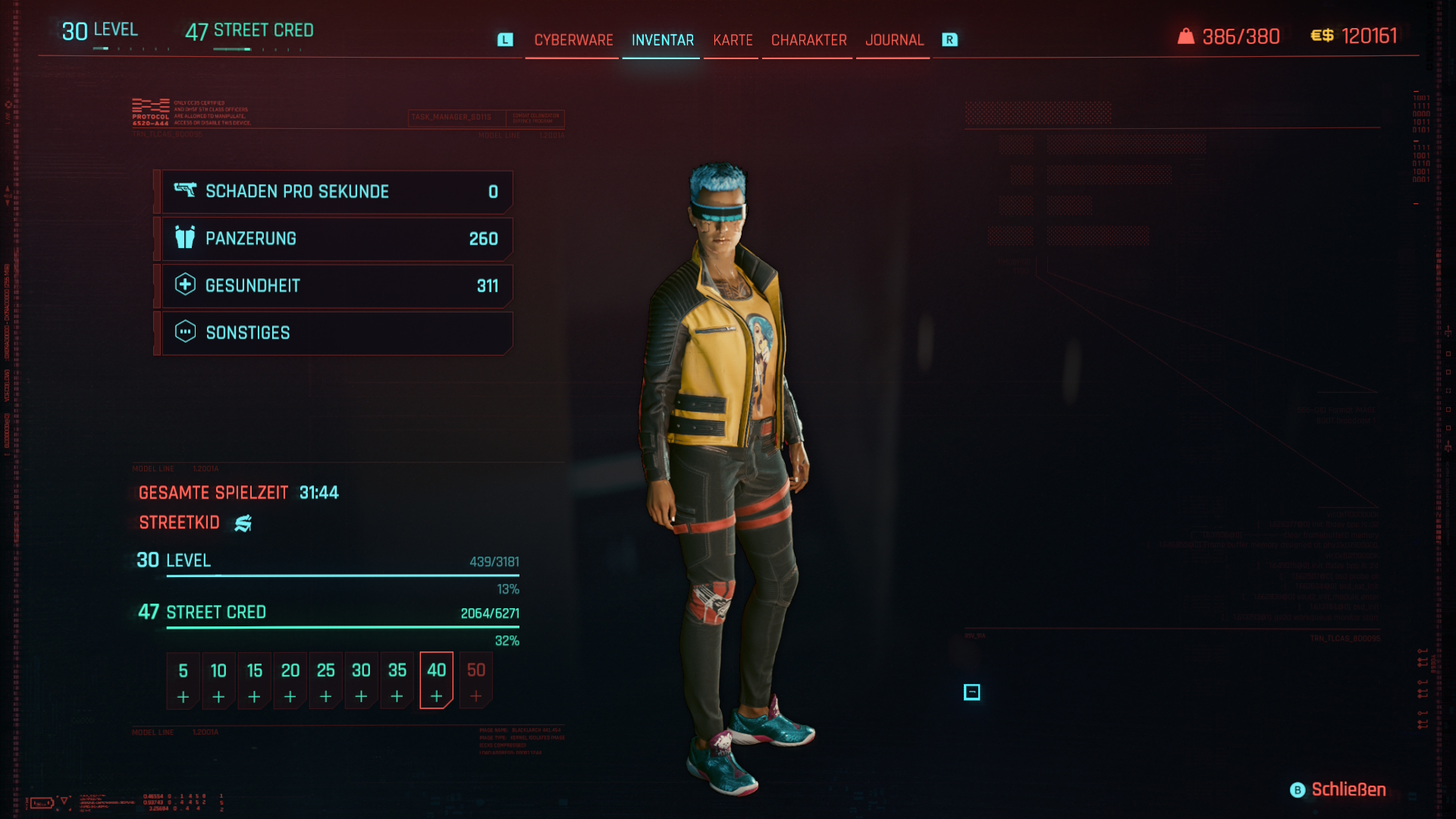
Task: Show the Street Cred 30 reward tile
Action: (361, 680)
